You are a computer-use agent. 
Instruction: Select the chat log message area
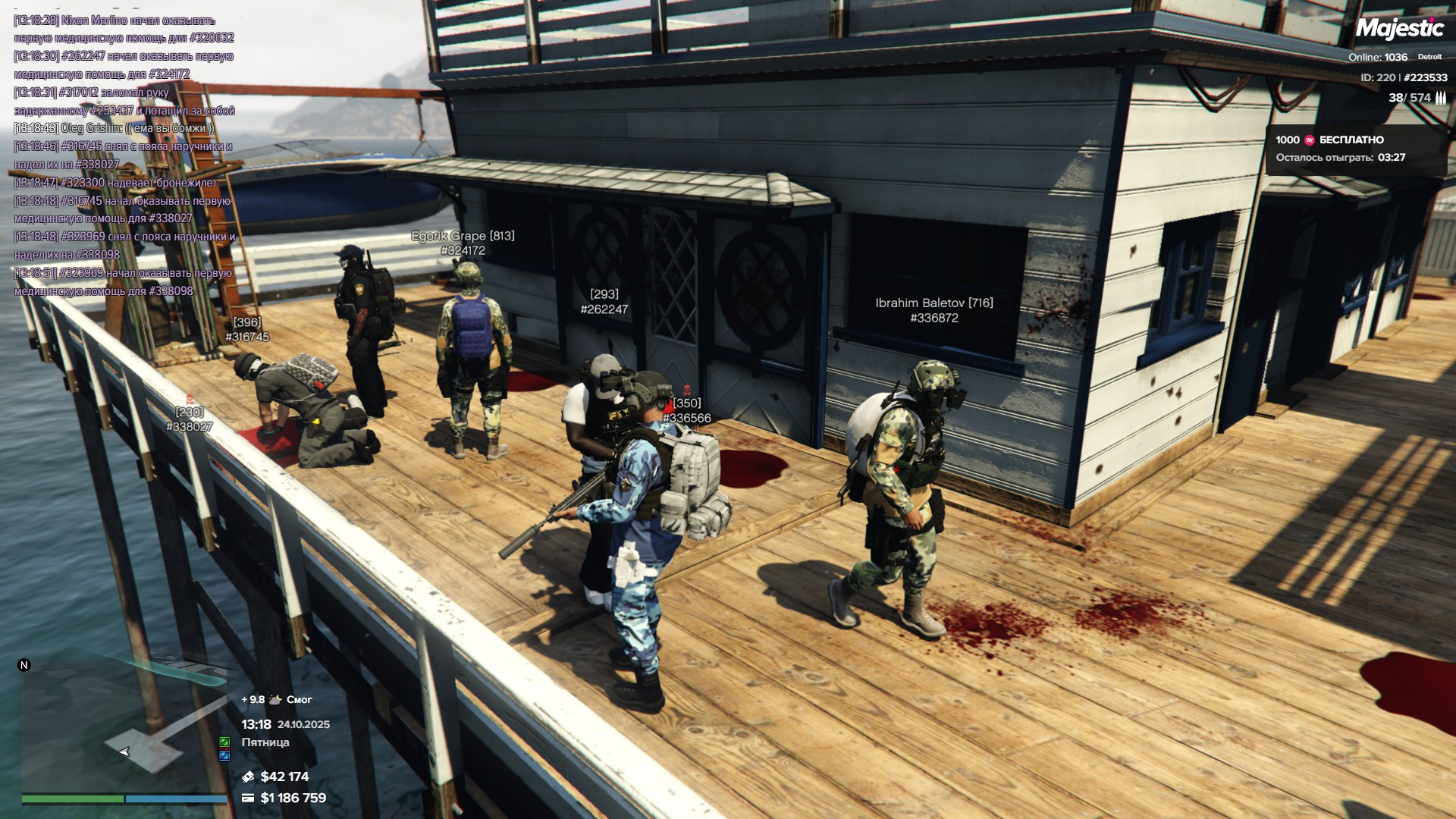point(125,155)
